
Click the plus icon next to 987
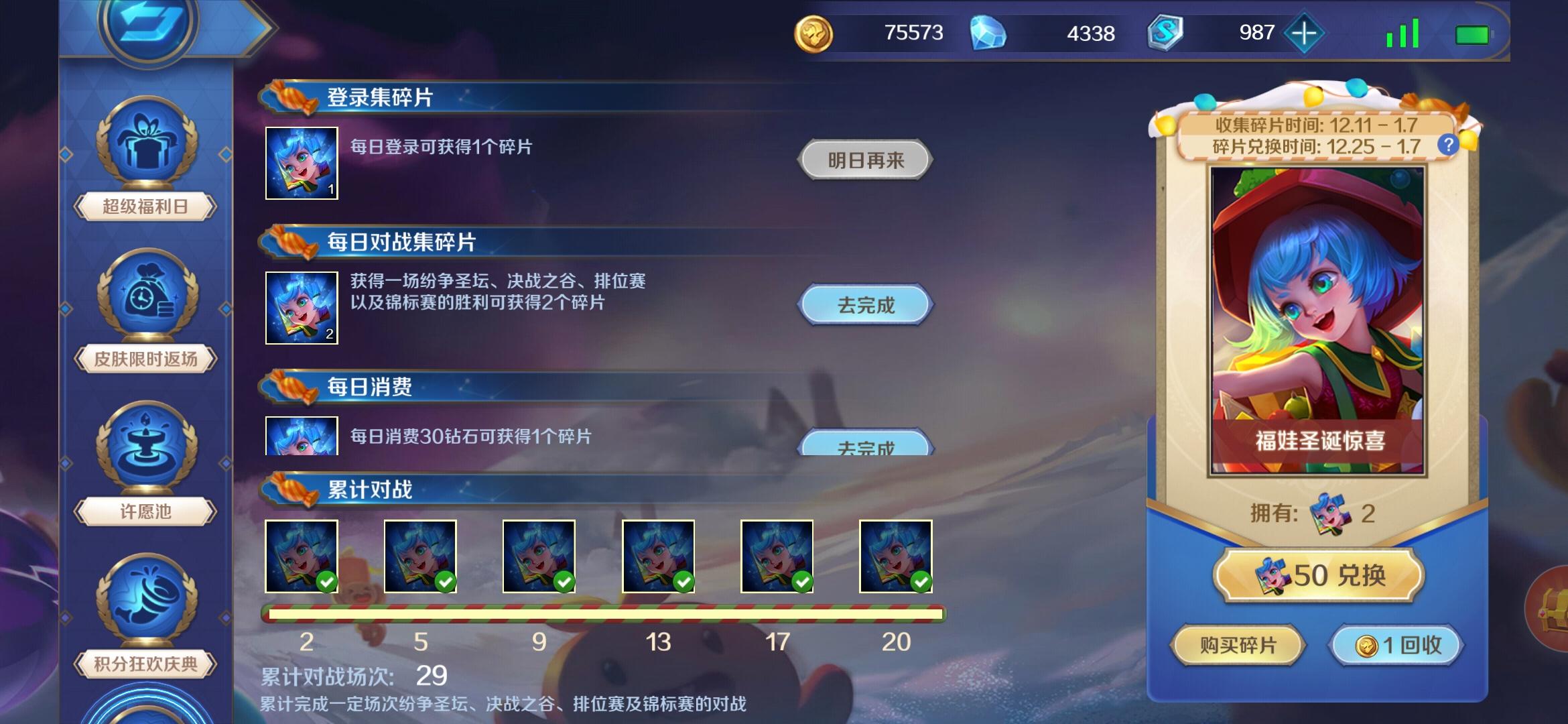tap(1303, 32)
